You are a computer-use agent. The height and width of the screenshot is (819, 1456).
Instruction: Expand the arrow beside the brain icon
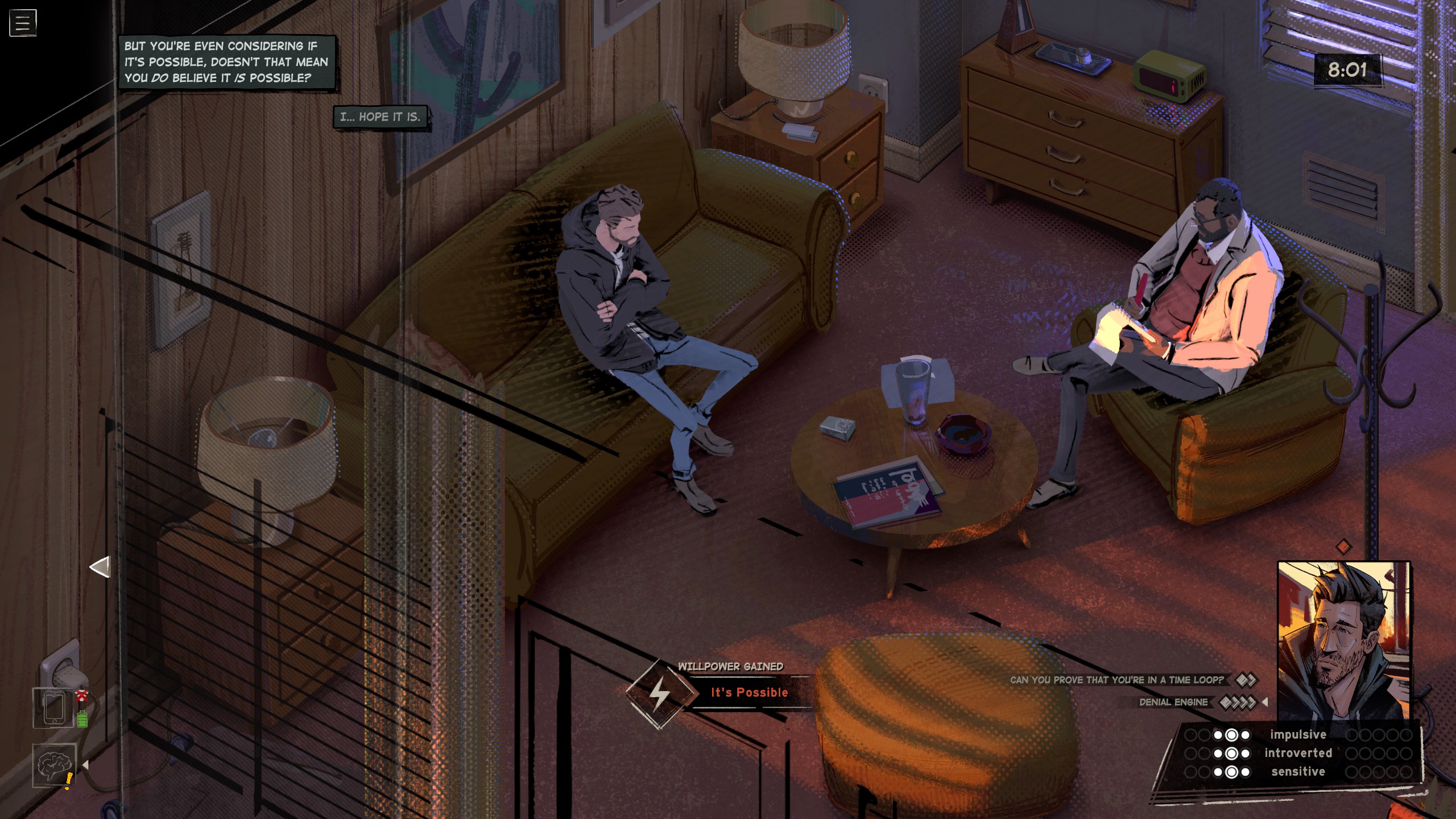85,765
